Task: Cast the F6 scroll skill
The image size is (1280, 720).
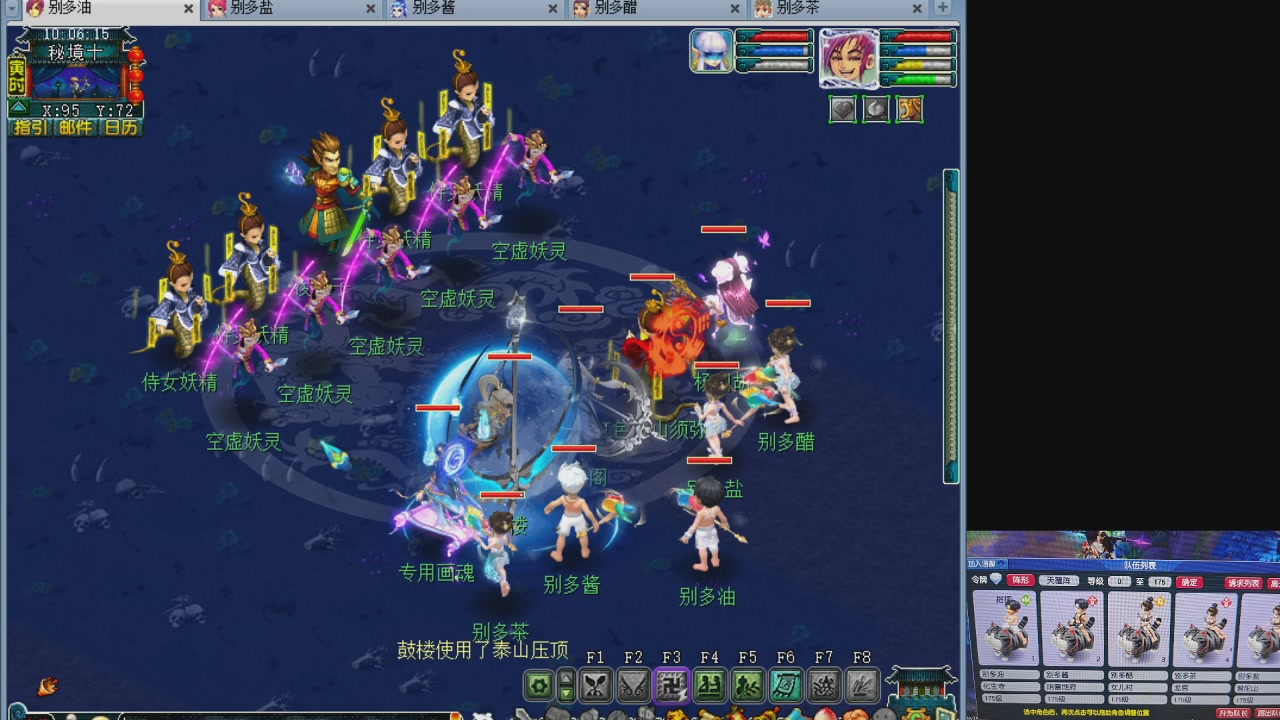Action: (784, 684)
